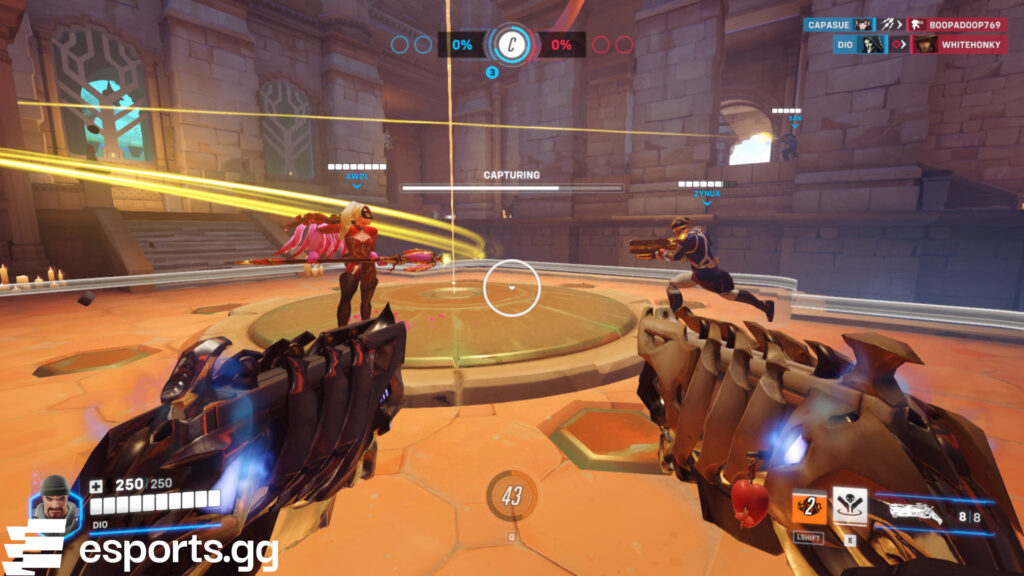Select the control point C objective icon
The height and width of the screenshot is (576, 1024).
tap(512, 45)
